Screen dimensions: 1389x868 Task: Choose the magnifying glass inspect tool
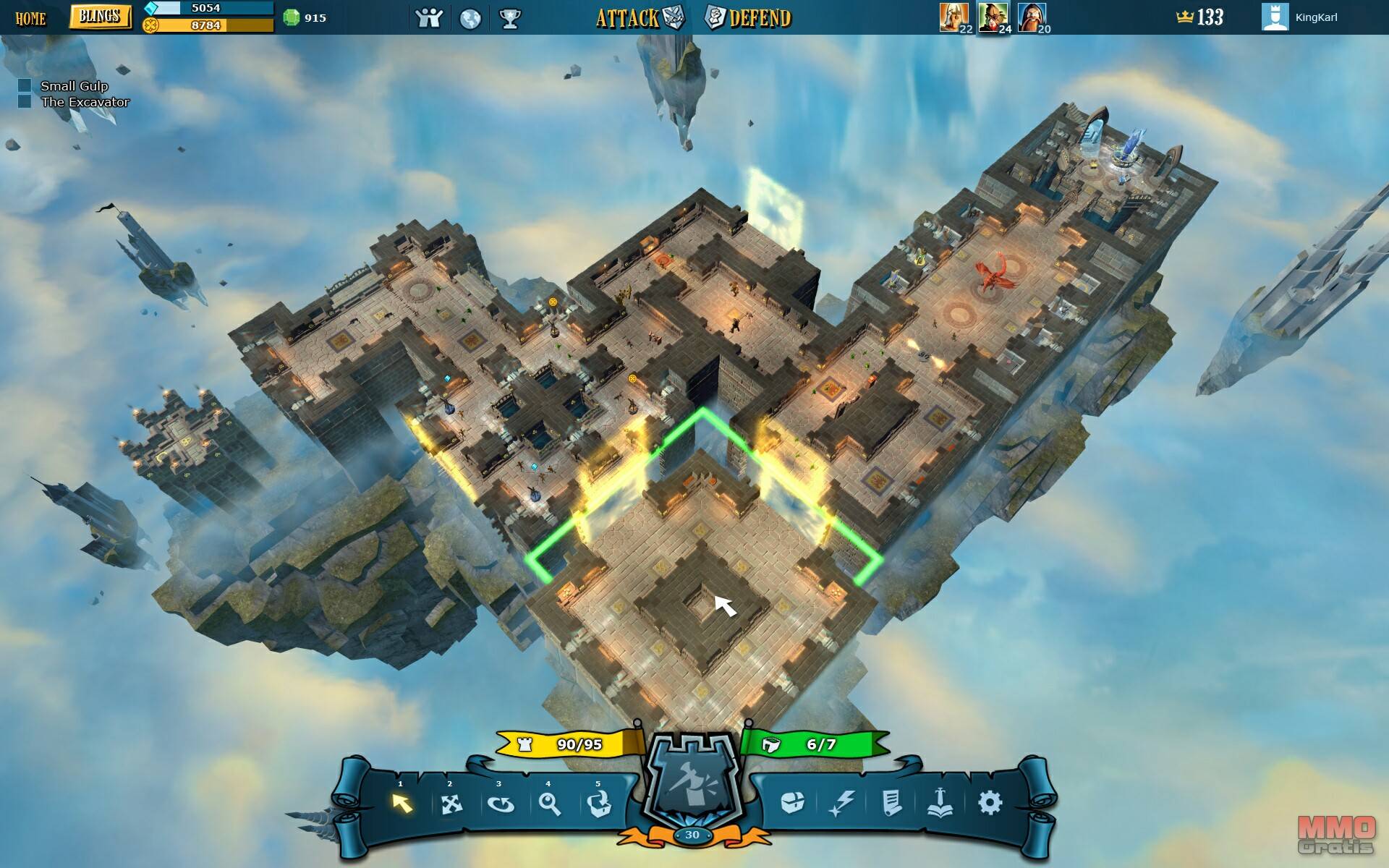click(x=550, y=804)
